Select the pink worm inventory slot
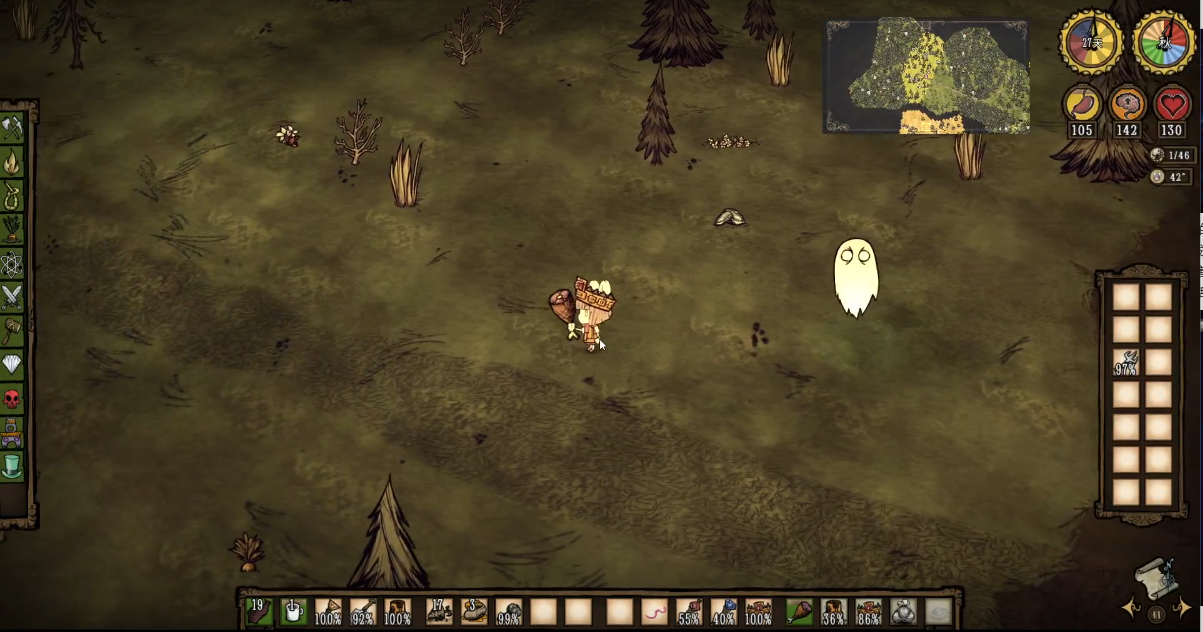Image resolution: width=1203 pixels, height=632 pixels. coord(653,611)
